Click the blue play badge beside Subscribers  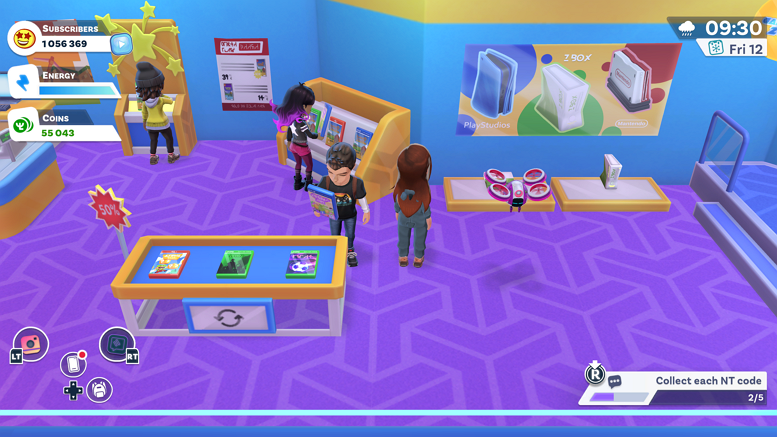click(x=121, y=43)
